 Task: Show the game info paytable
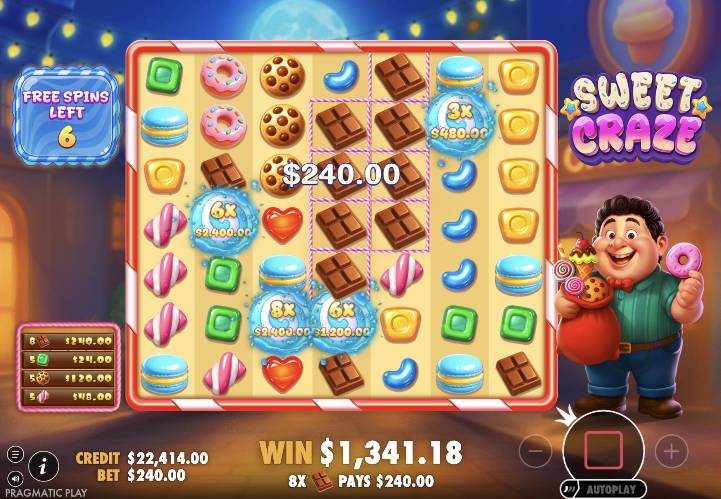(x=43, y=464)
